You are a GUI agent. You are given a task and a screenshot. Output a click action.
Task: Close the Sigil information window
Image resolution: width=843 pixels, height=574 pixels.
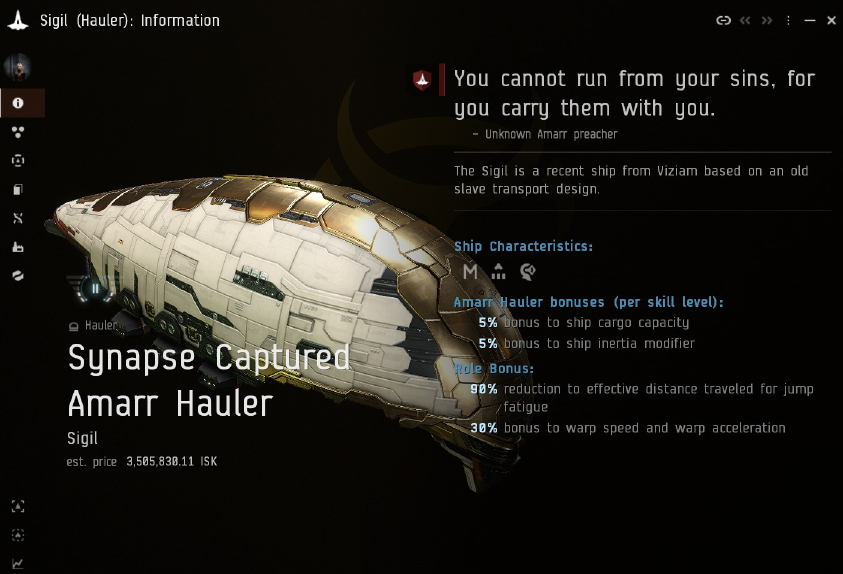(x=831, y=20)
